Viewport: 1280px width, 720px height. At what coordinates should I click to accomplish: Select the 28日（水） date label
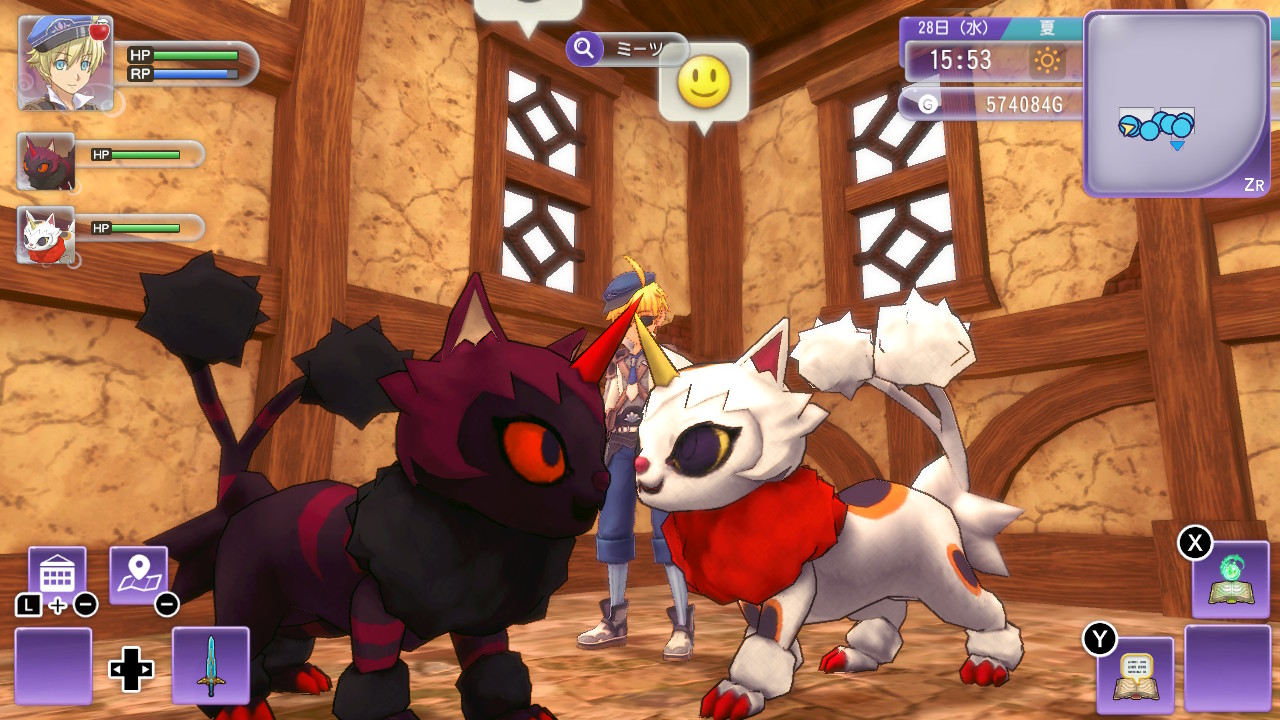point(955,27)
